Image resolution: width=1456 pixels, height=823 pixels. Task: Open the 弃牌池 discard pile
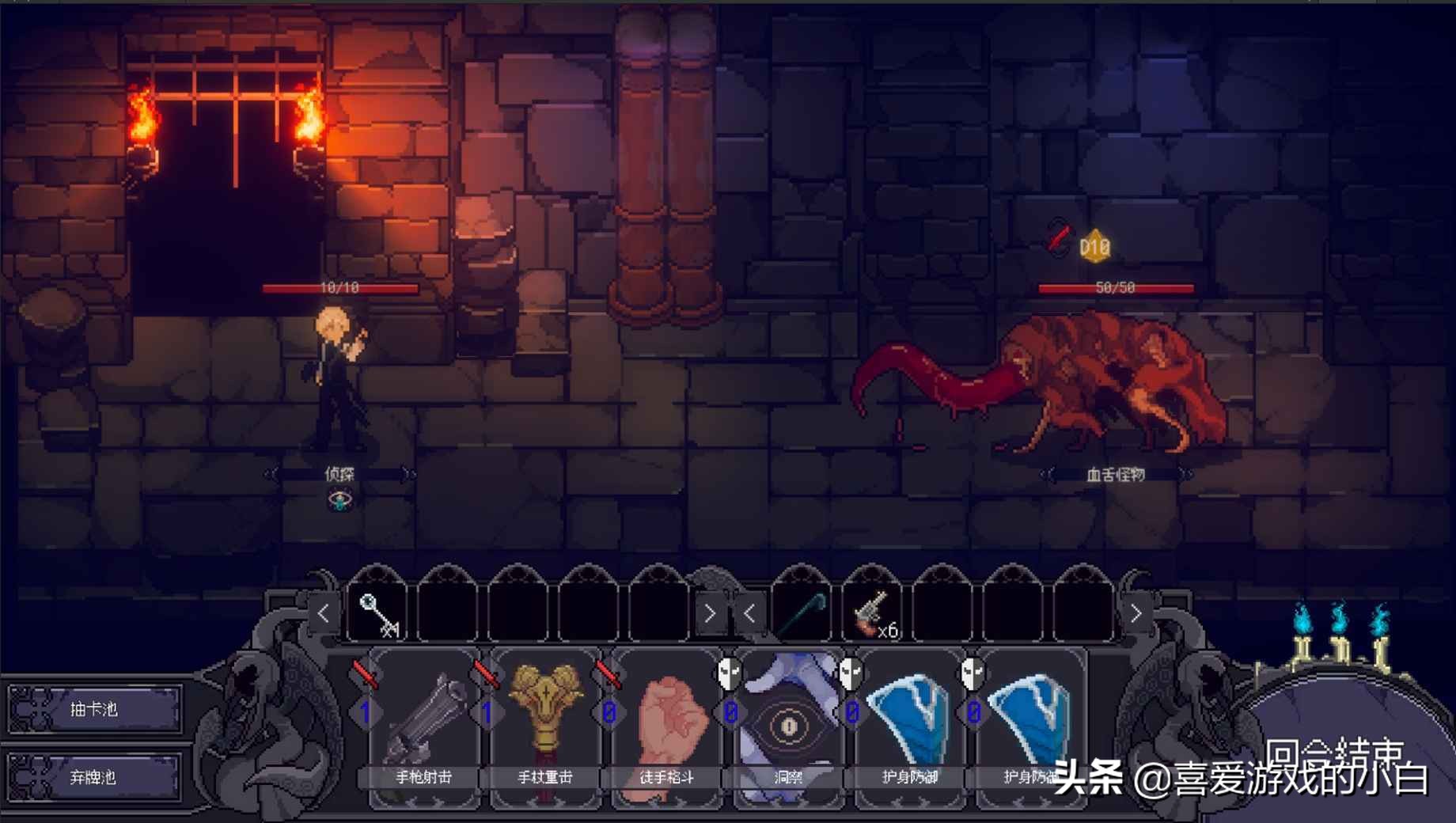pos(94,777)
